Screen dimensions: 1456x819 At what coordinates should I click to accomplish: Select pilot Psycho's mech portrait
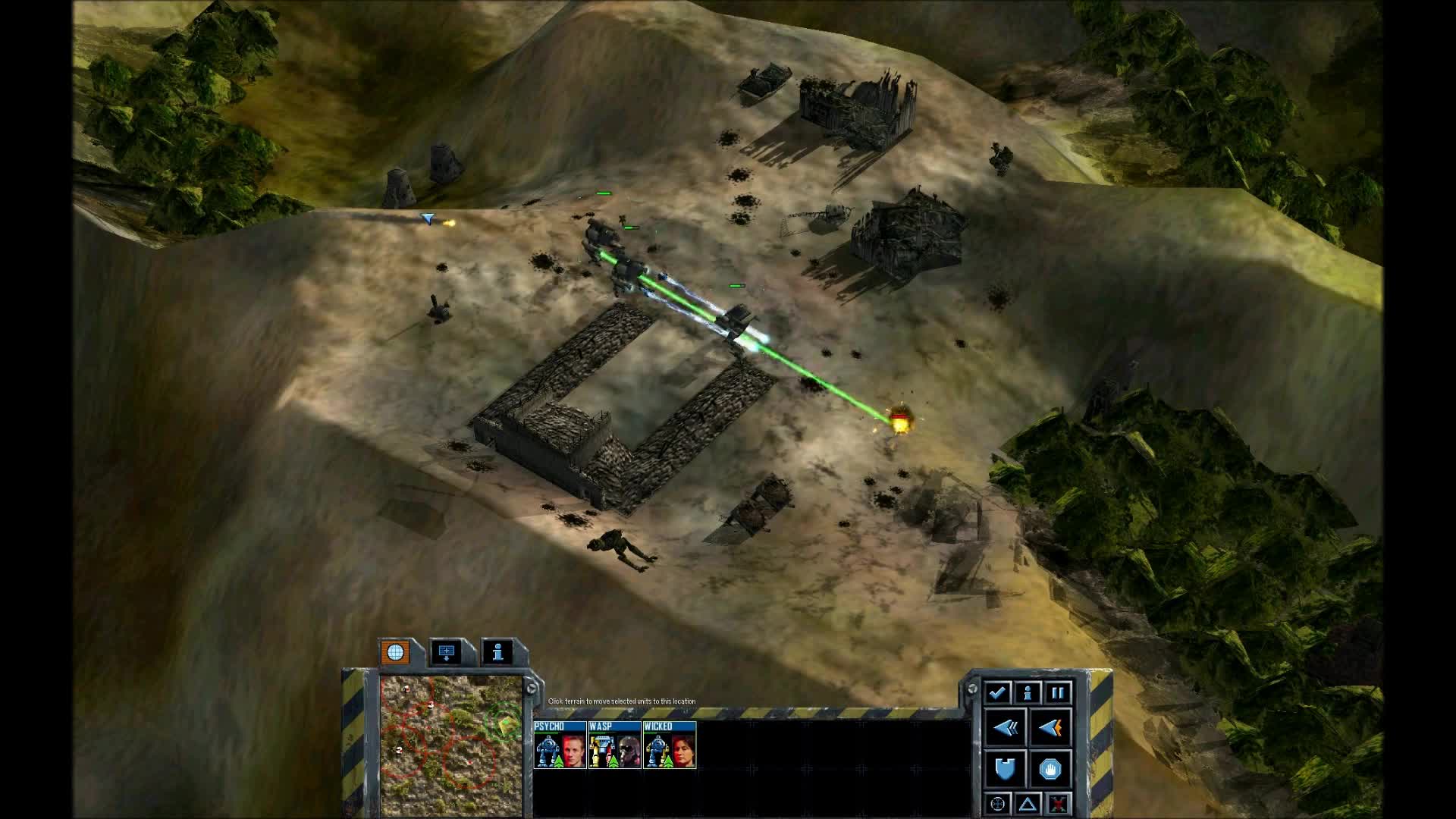pyautogui.click(x=560, y=745)
